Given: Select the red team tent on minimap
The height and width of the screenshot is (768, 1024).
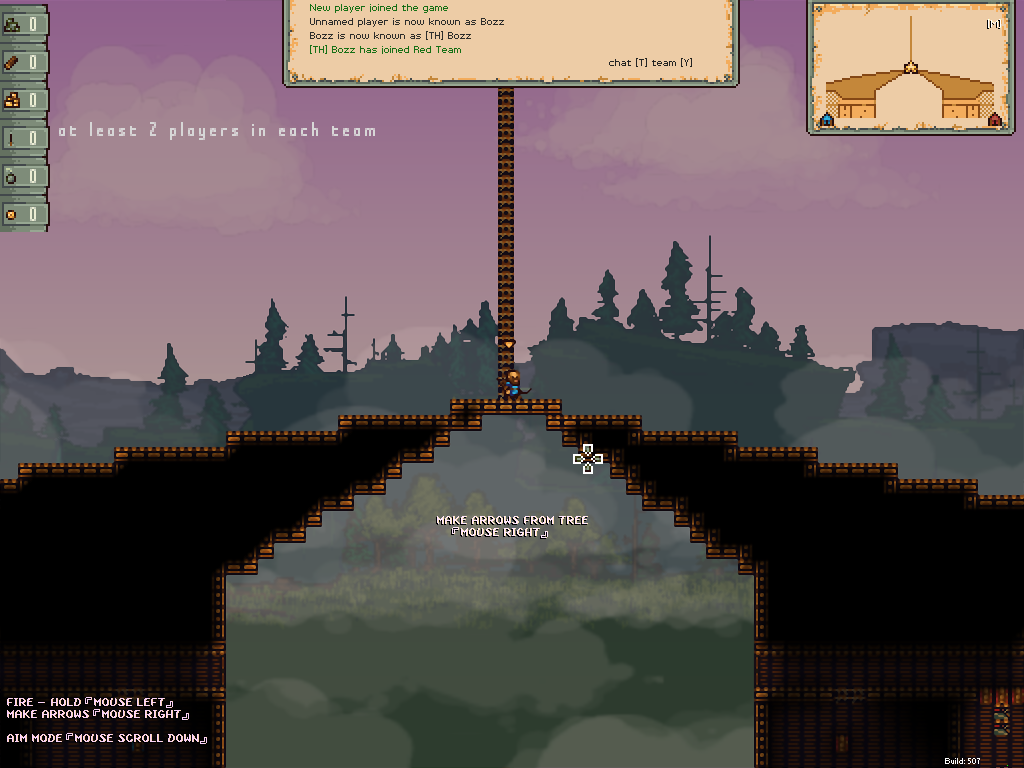Looking at the screenshot, I should coord(994,120).
